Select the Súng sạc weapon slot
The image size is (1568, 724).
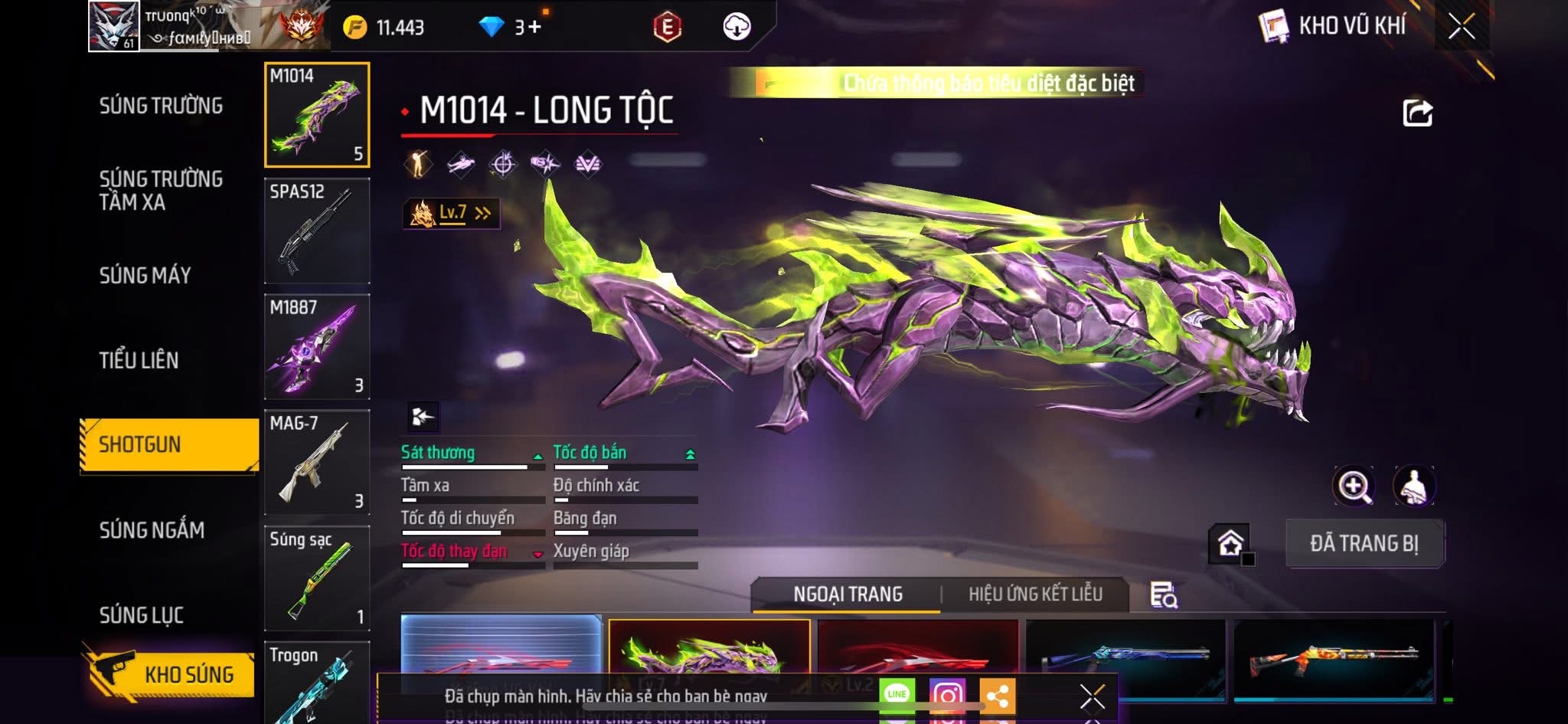317,578
